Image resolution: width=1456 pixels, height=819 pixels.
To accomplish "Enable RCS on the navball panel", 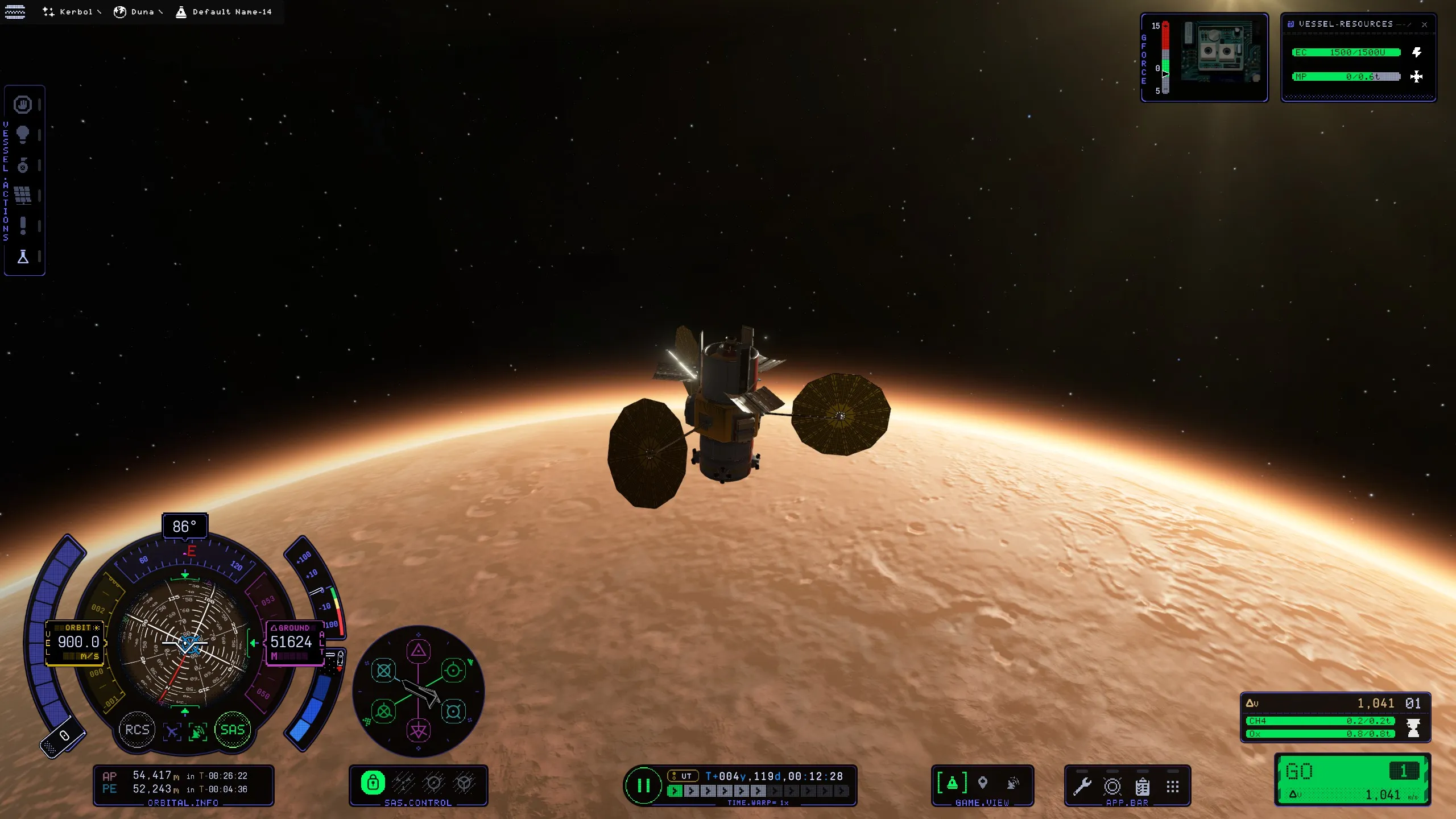I will tap(136, 730).
